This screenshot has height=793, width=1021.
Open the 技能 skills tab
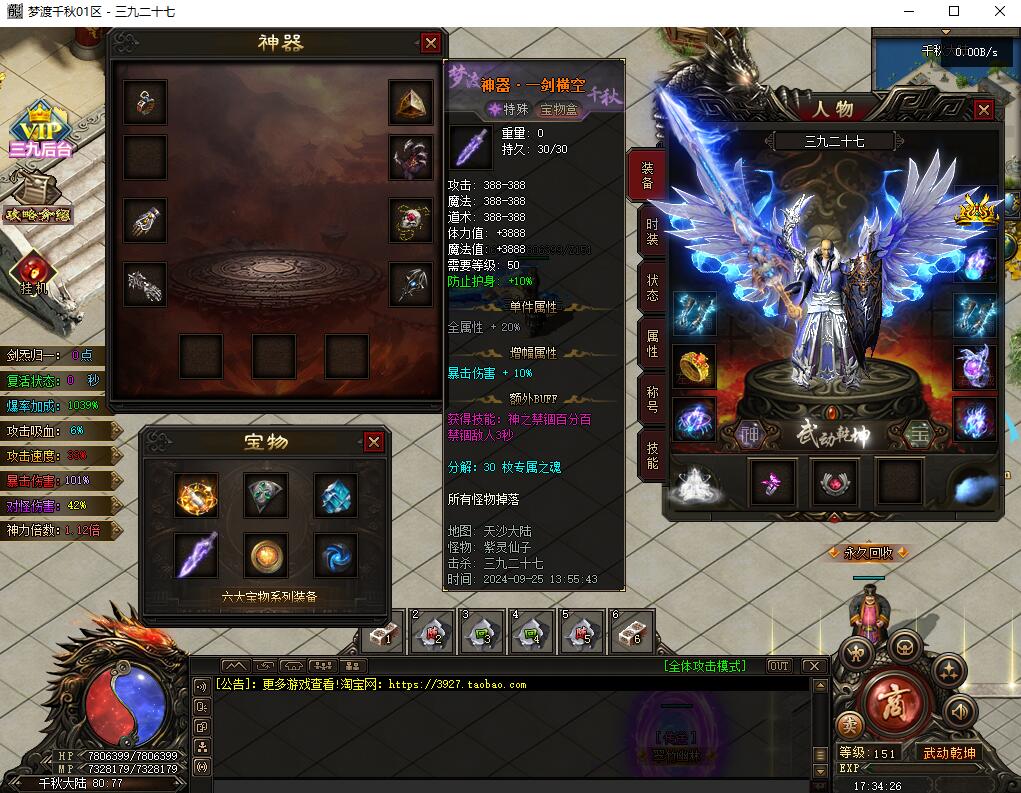tap(651, 455)
